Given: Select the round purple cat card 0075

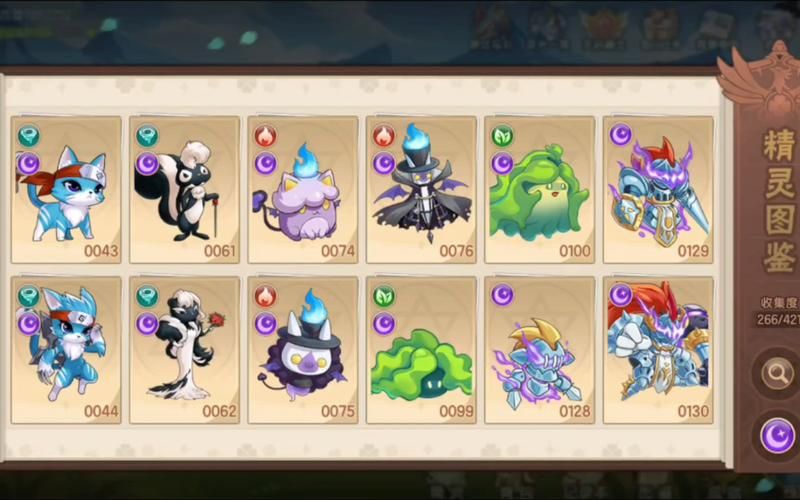Looking at the screenshot, I should [x=303, y=350].
